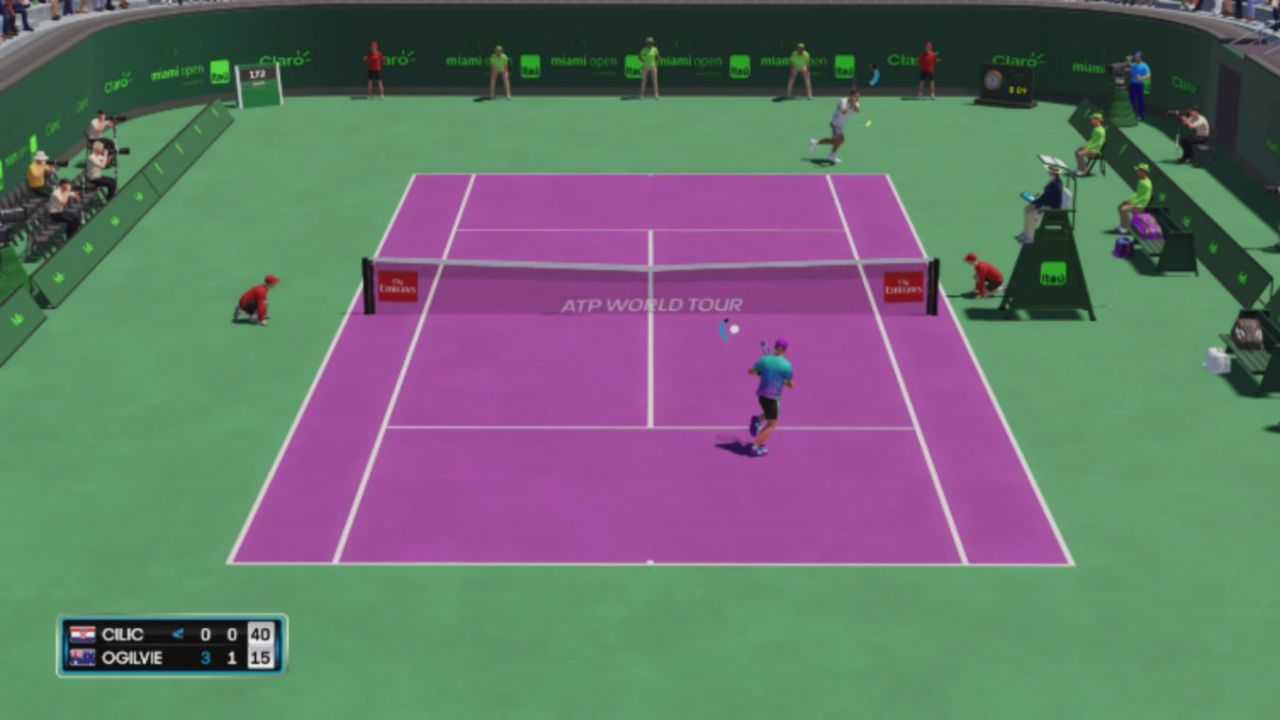The height and width of the screenshot is (720, 1280).
Task: Click the blue serve indicator next to CILIC
Action: [178, 634]
